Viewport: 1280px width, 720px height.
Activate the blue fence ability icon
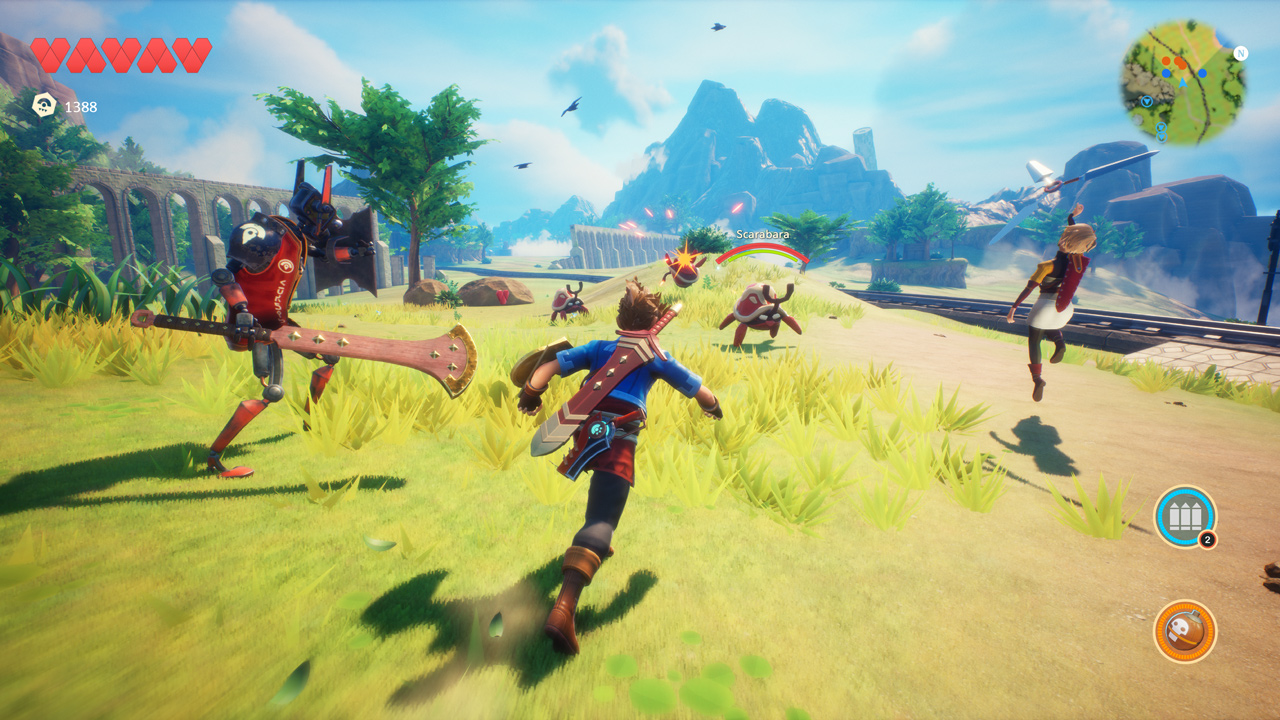click(1184, 516)
